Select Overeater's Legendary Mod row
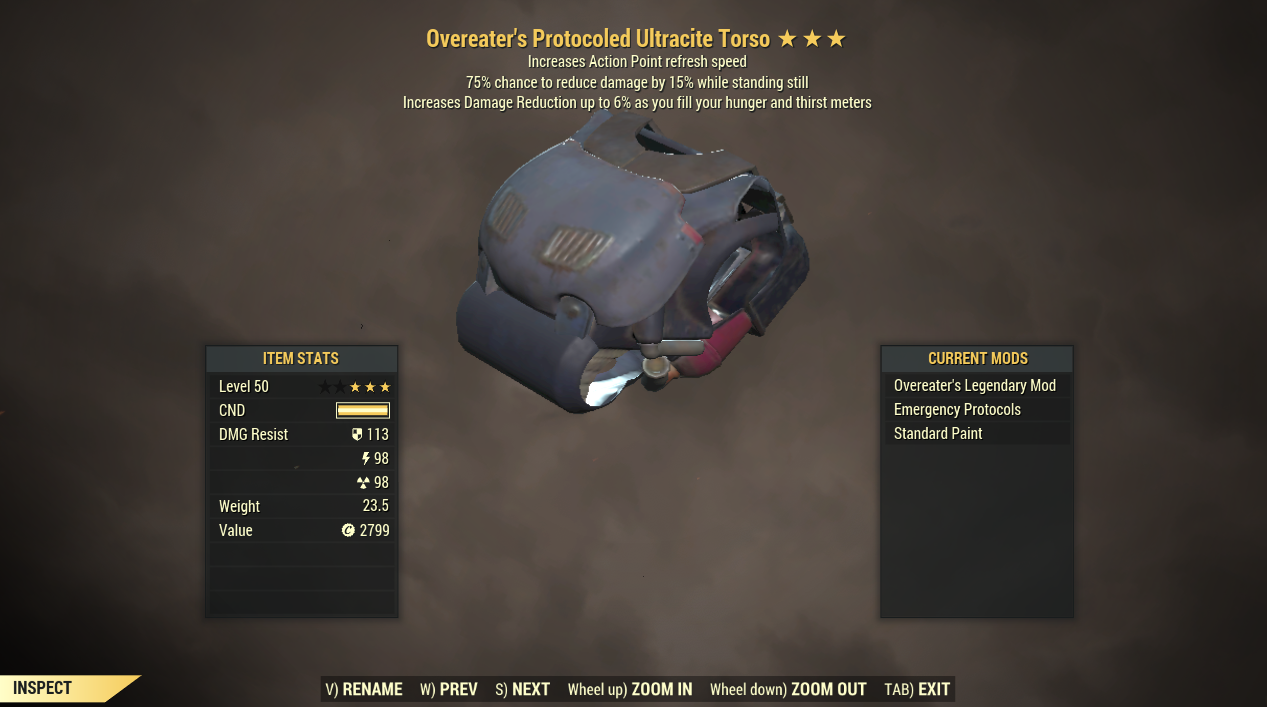 975,386
